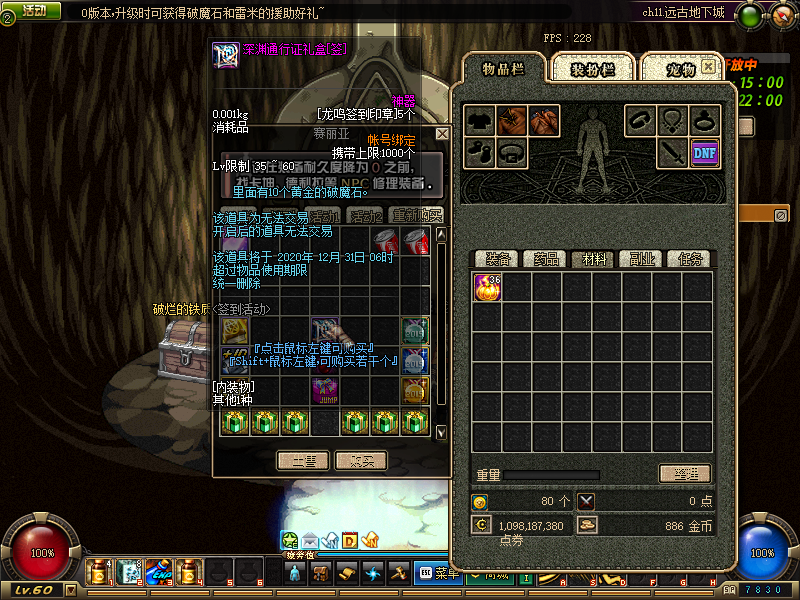
Task: Close the inventory window
Action: coord(708,66)
